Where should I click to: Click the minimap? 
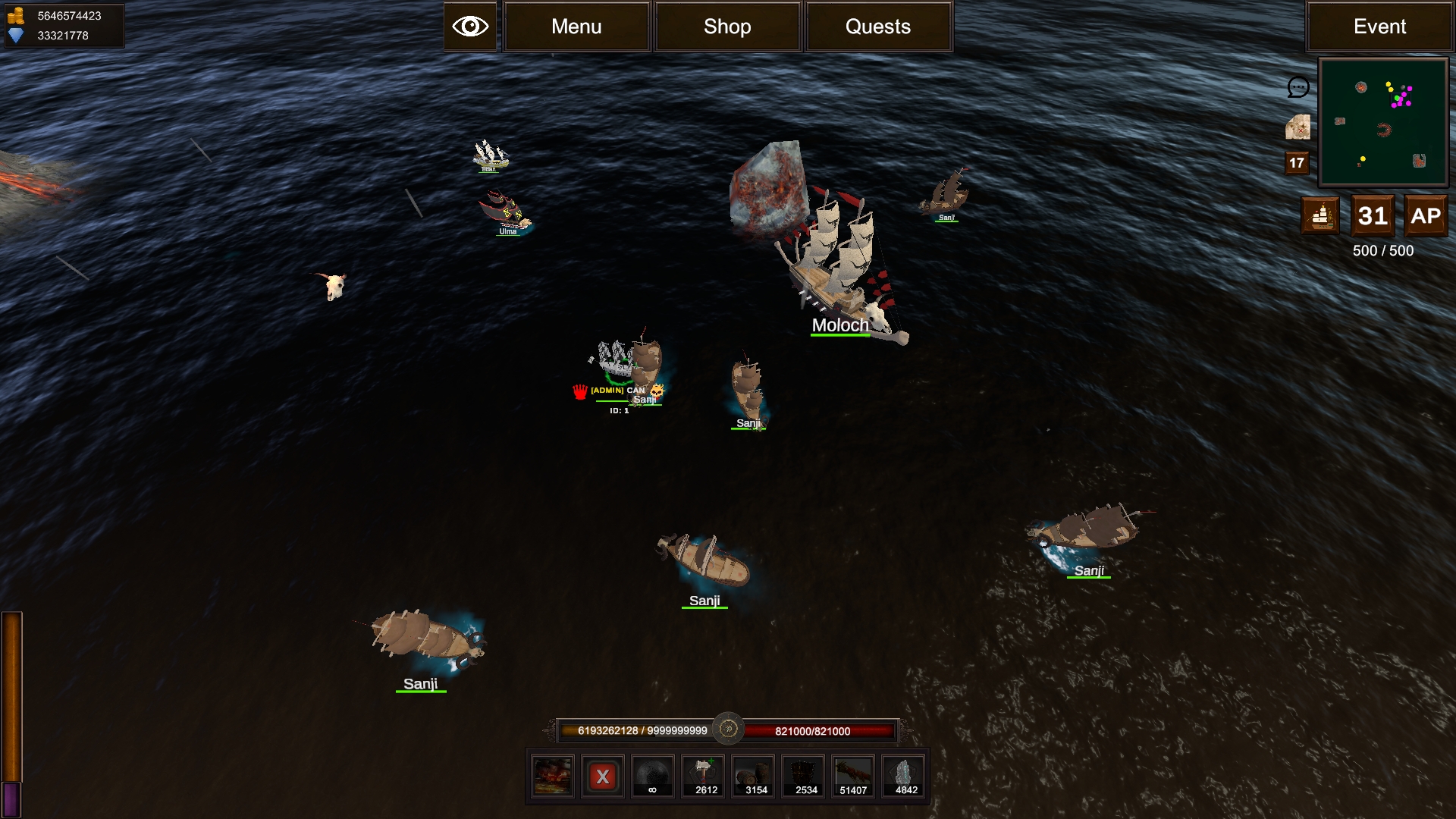pos(1383,122)
